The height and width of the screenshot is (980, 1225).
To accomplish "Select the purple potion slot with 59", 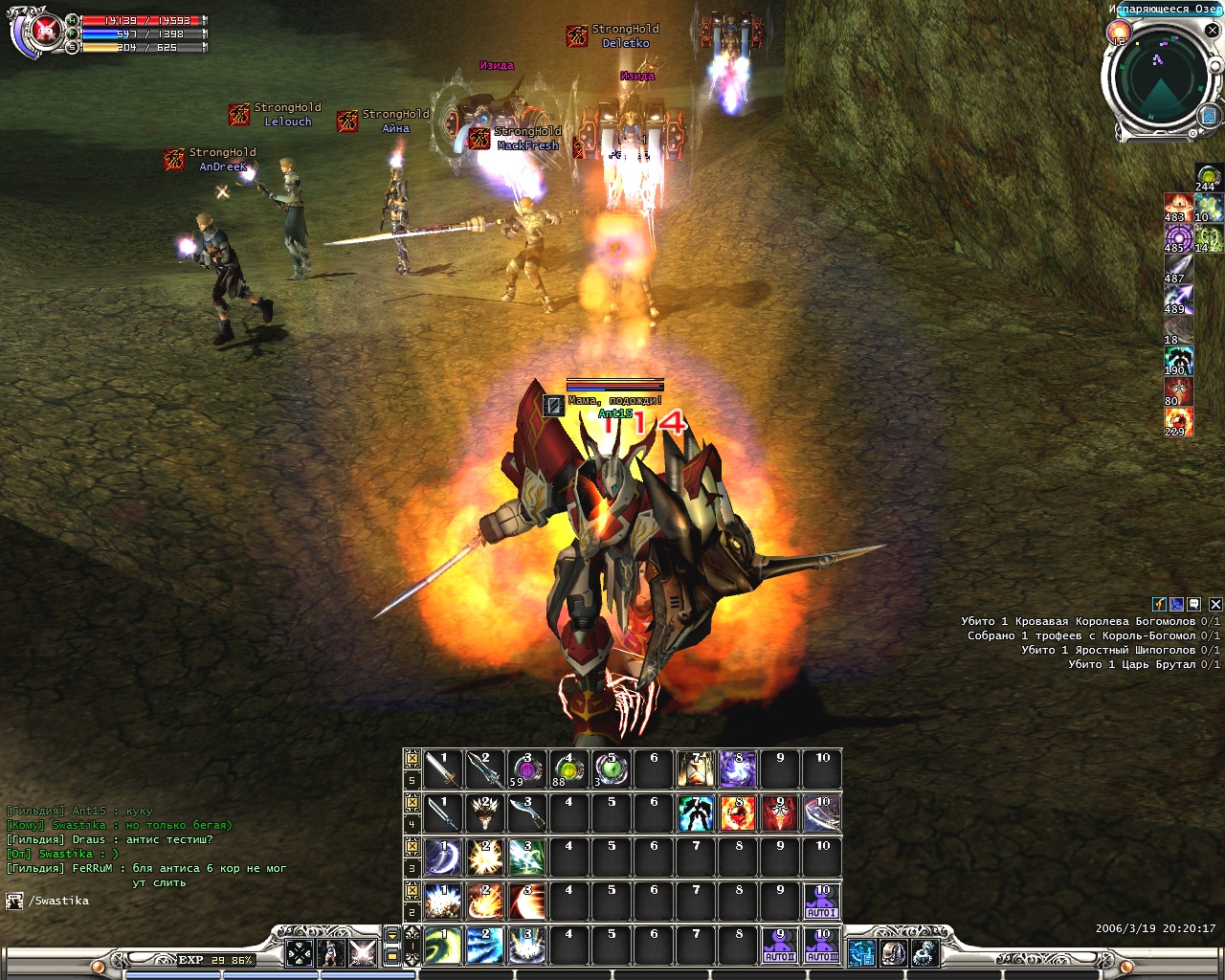I will pyautogui.click(x=526, y=769).
